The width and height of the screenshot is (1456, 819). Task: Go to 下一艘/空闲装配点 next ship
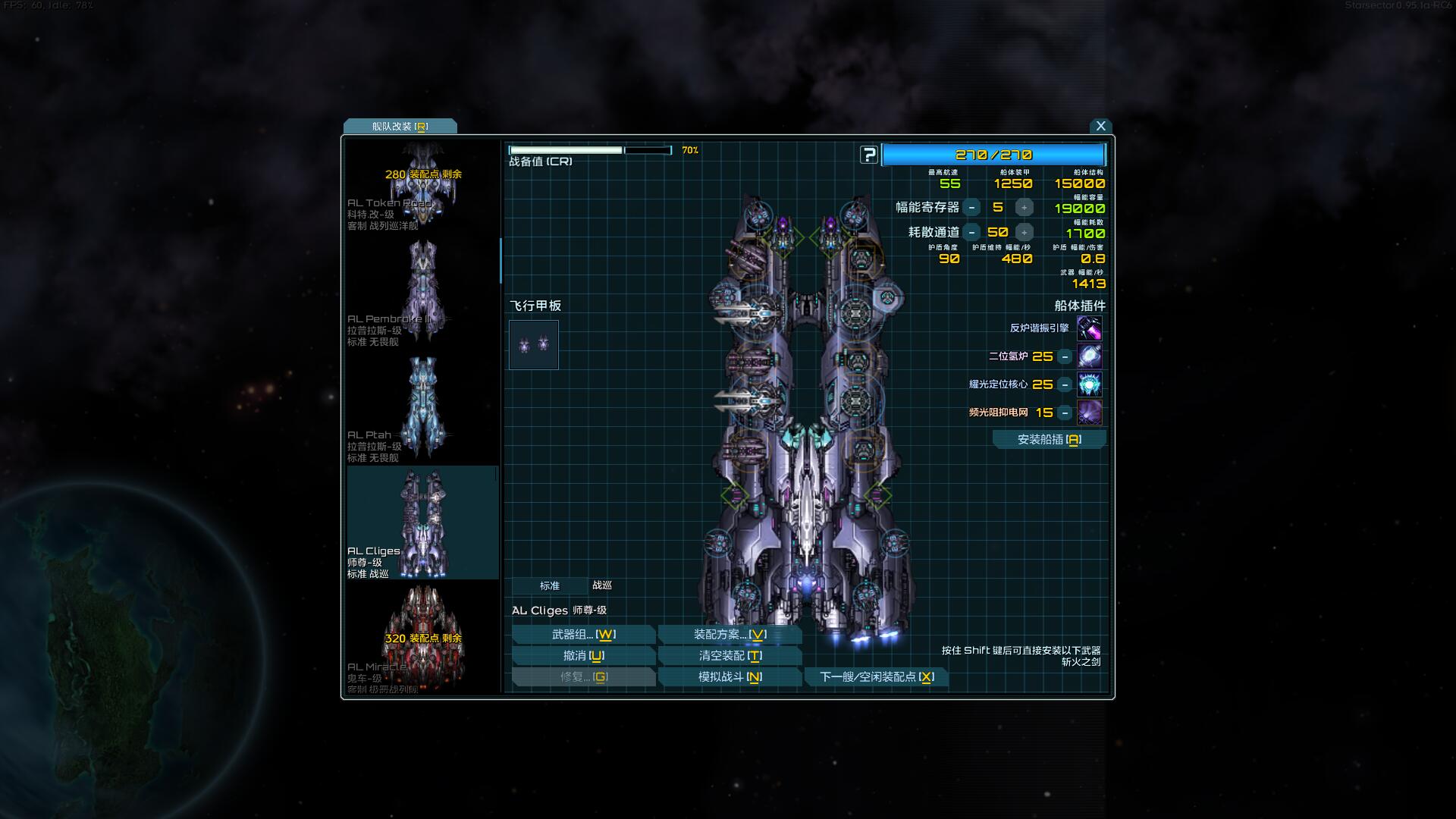[877, 677]
